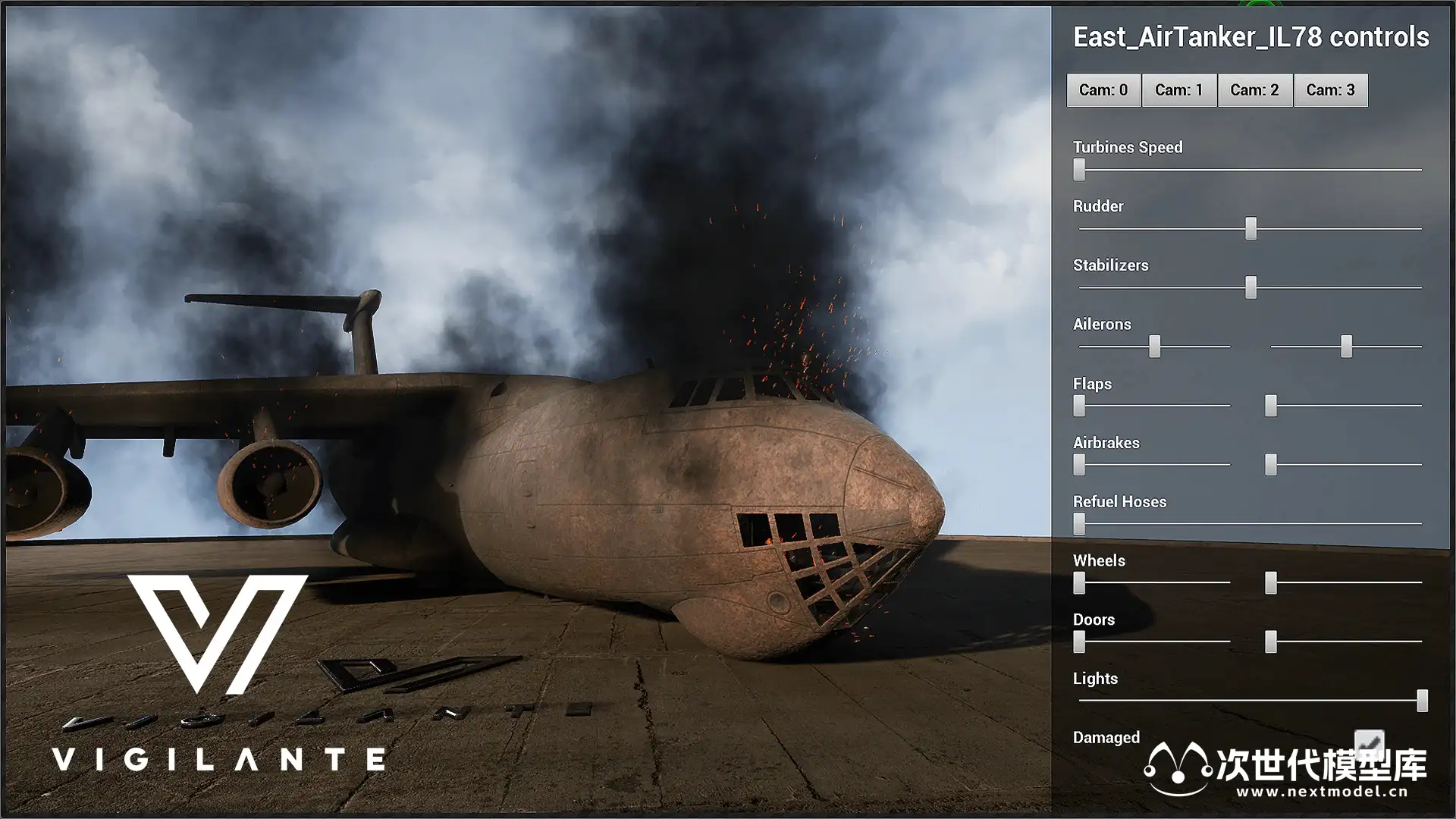Click the Turbines Speed slider handle
1456x819 pixels.
1079,169
